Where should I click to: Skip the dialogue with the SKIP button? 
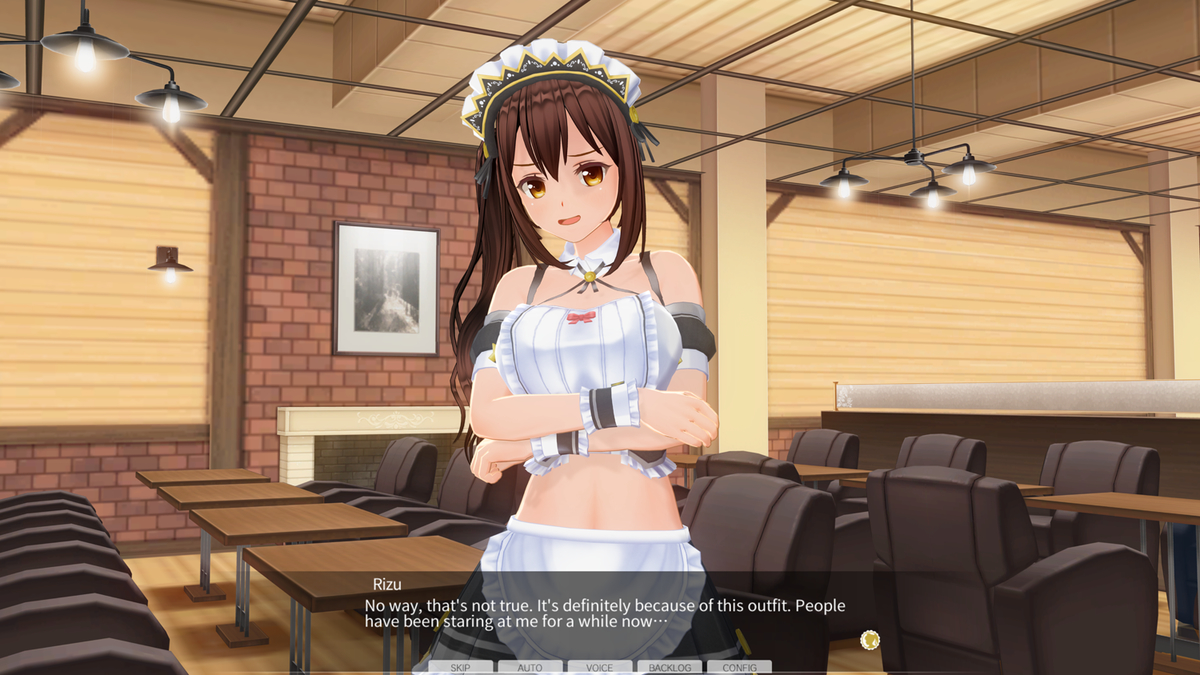point(460,667)
